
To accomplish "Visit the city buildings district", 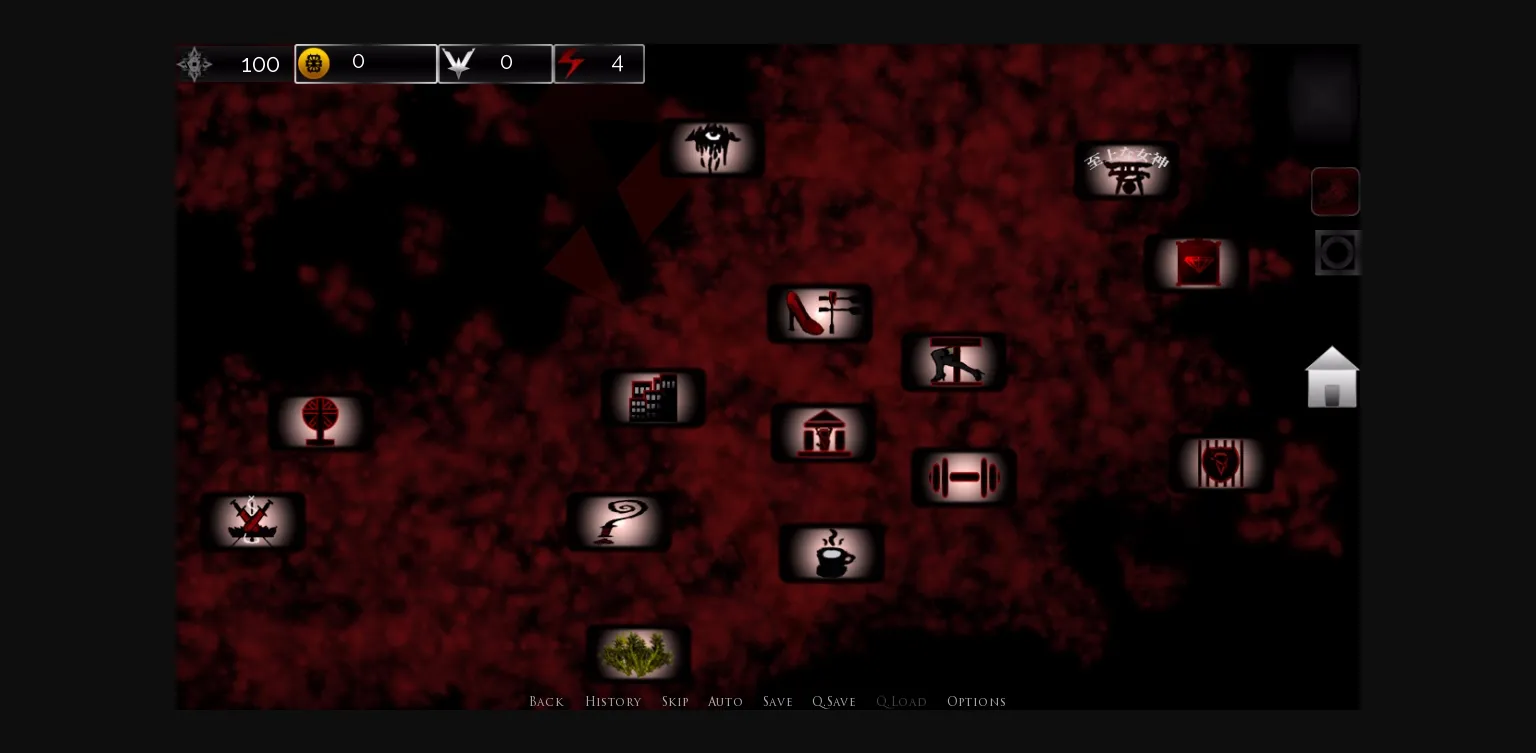I will [654, 397].
